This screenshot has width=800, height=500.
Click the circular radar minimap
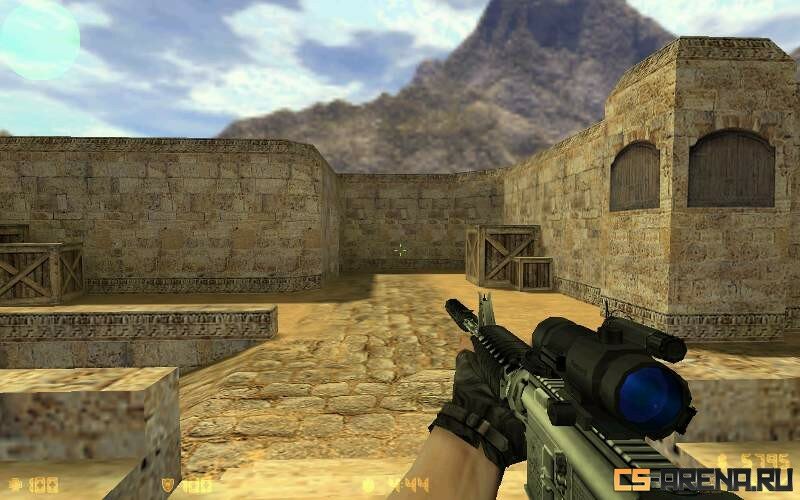coord(39,40)
